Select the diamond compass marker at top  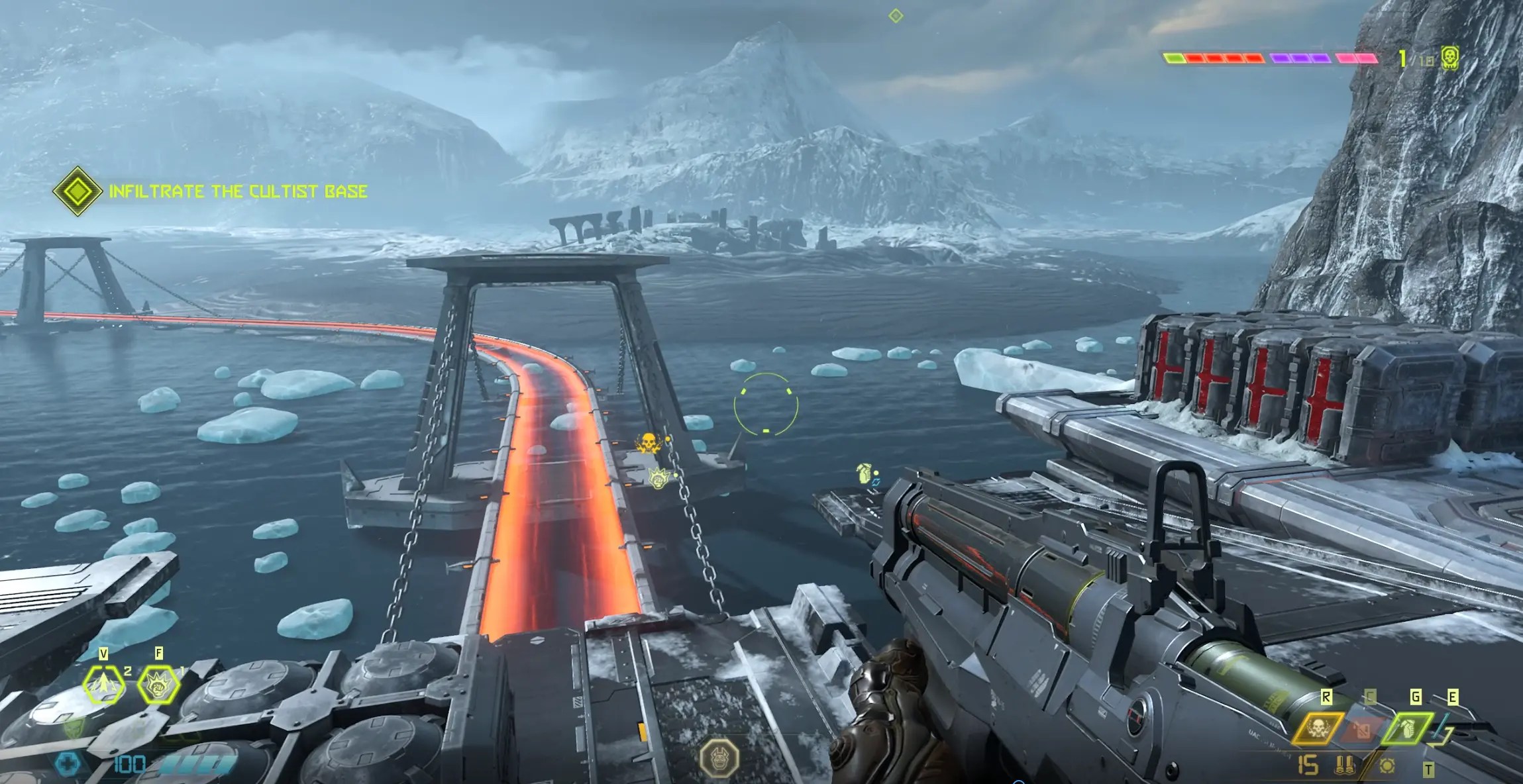pyautogui.click(x=896, y=15)
